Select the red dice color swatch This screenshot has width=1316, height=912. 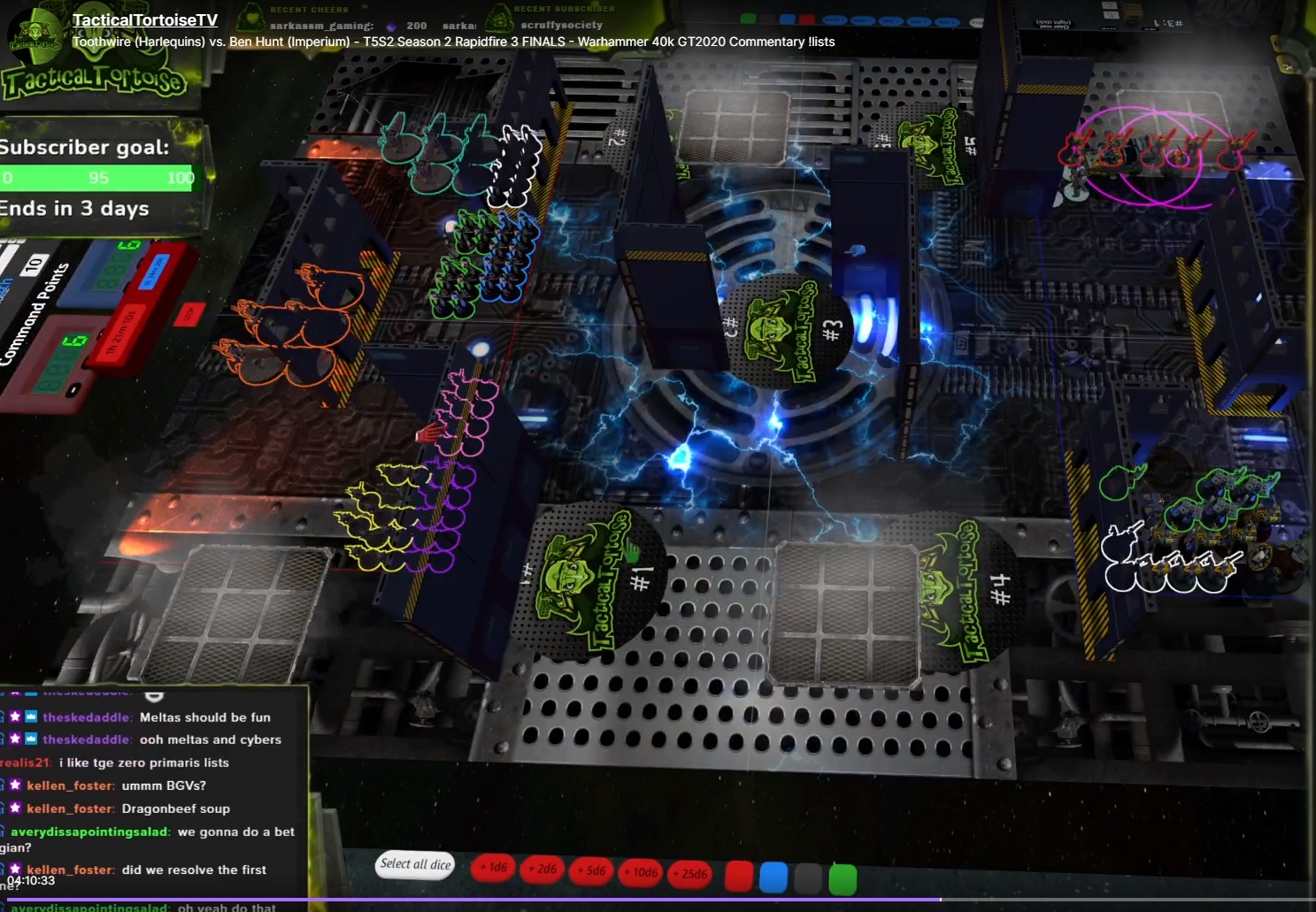coord(739,876)
